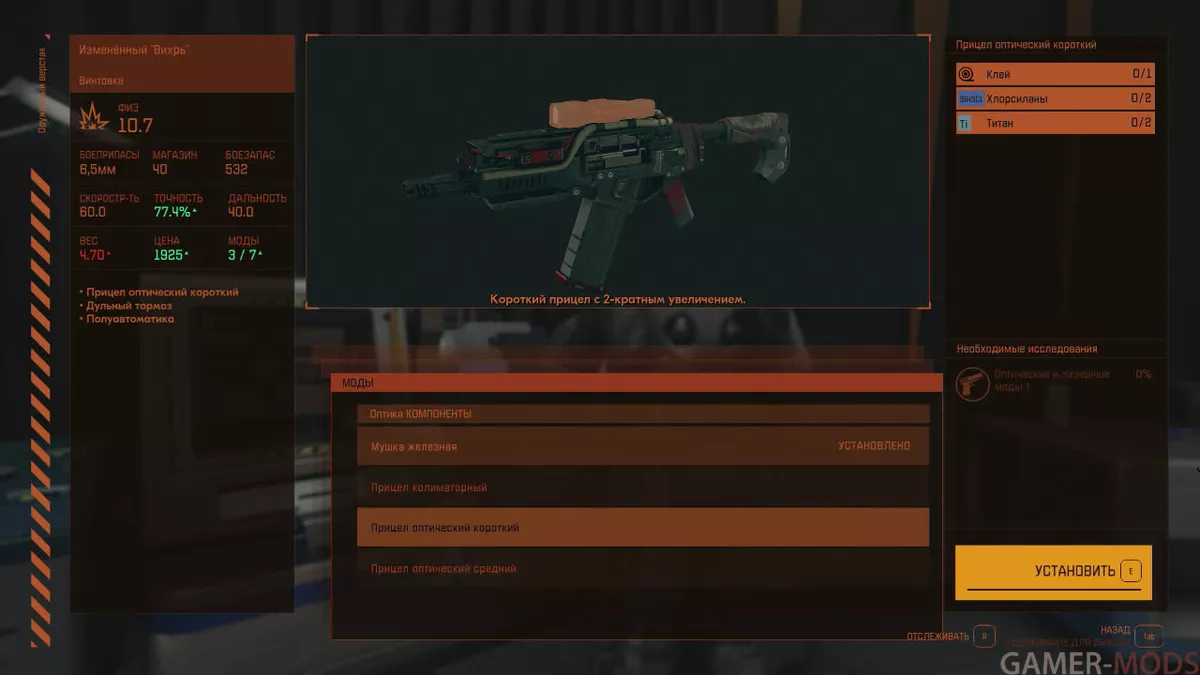Viewport: 1200px width, 675px height.
Task: Choose the Титан resource row
Action: coord(1055,123)
